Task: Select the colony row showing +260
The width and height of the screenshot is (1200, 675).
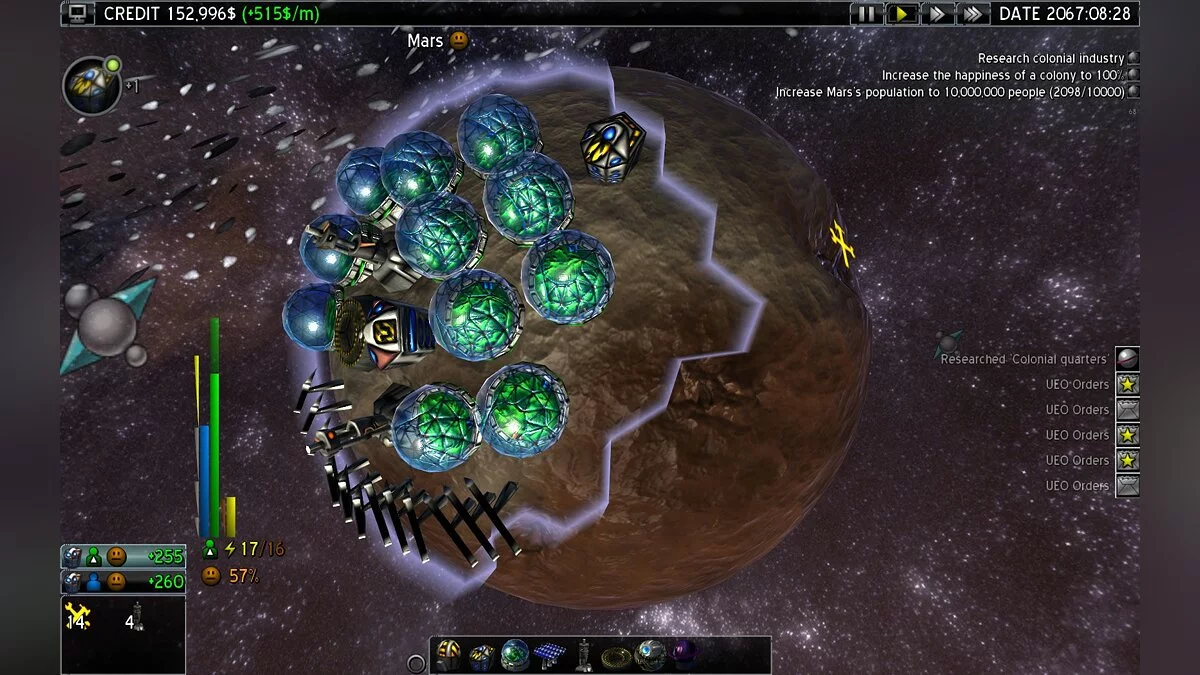Action: click(x=122, y=581)
